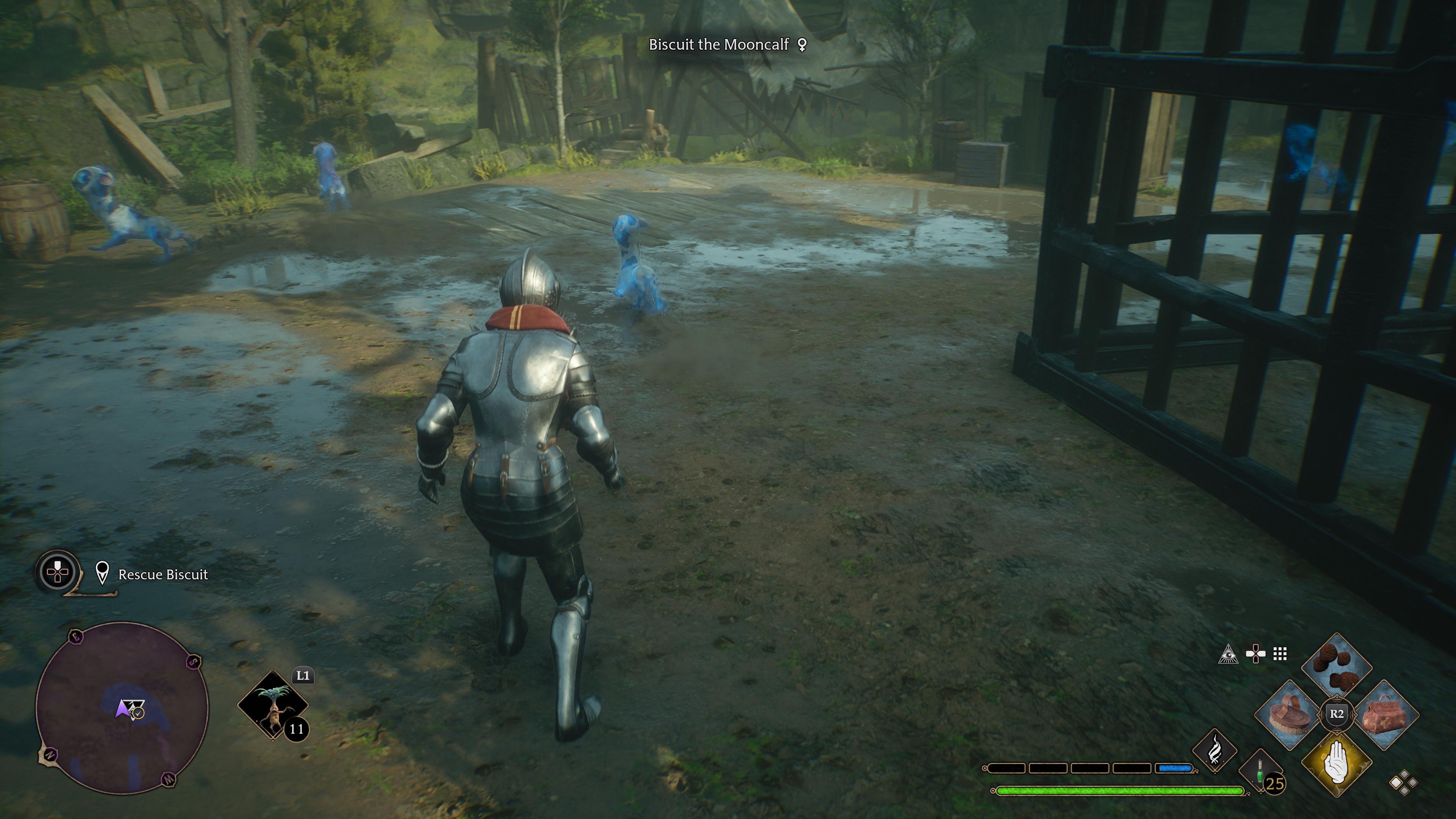Select the Mandrake item slot
The height and width of the screenshot is (819, 1456).
pyautogui.click(x=273, y=705)
